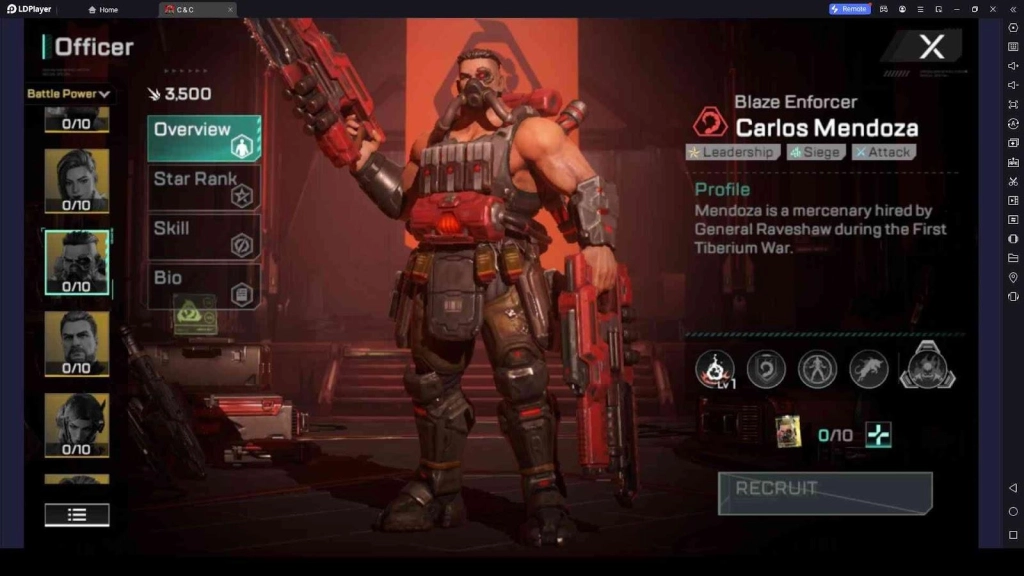Inspect the standing figure skill icon
The height and width of the screenshot is (576, 1024).
coord(817,369)
